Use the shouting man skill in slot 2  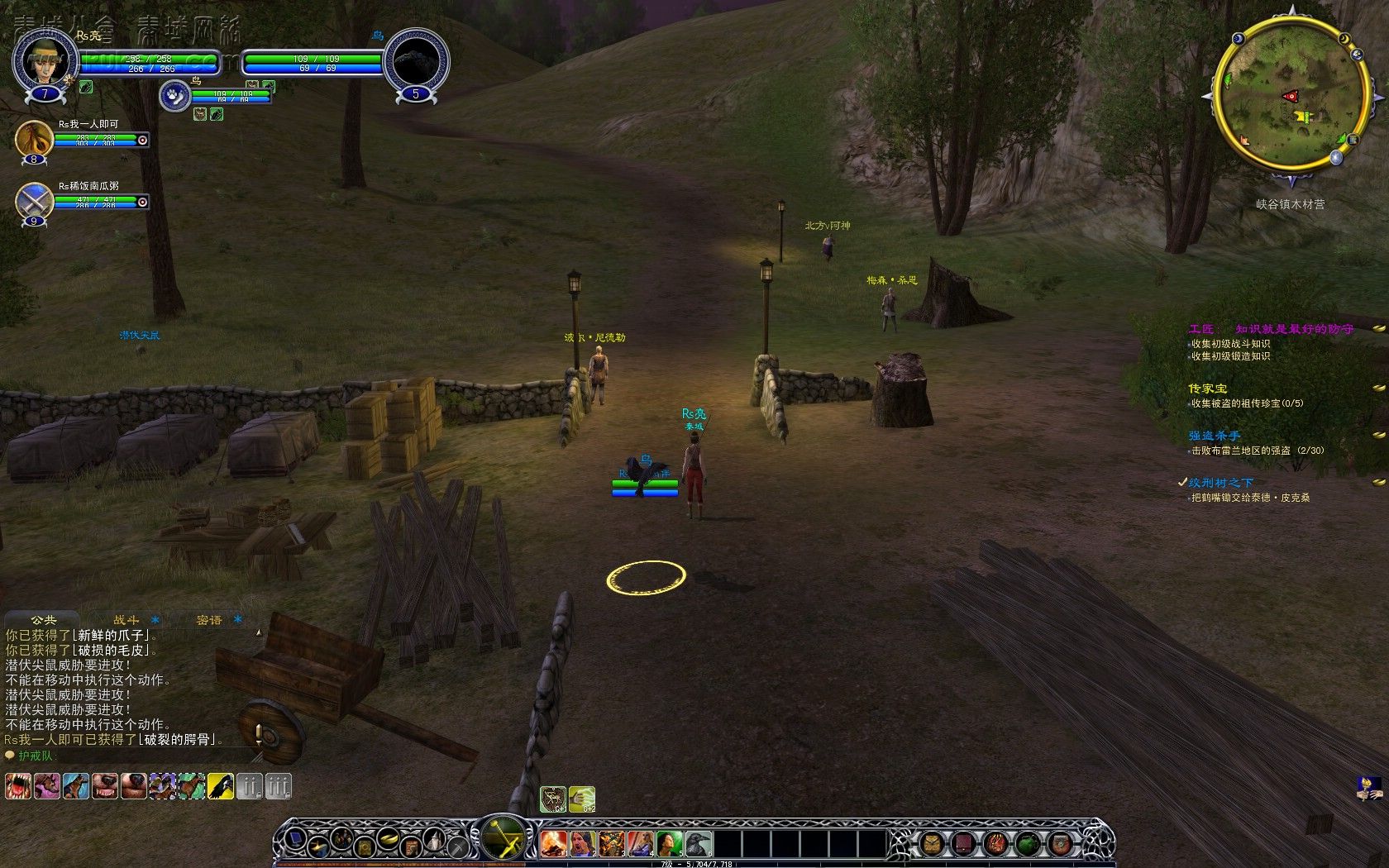tap(582, 843)
